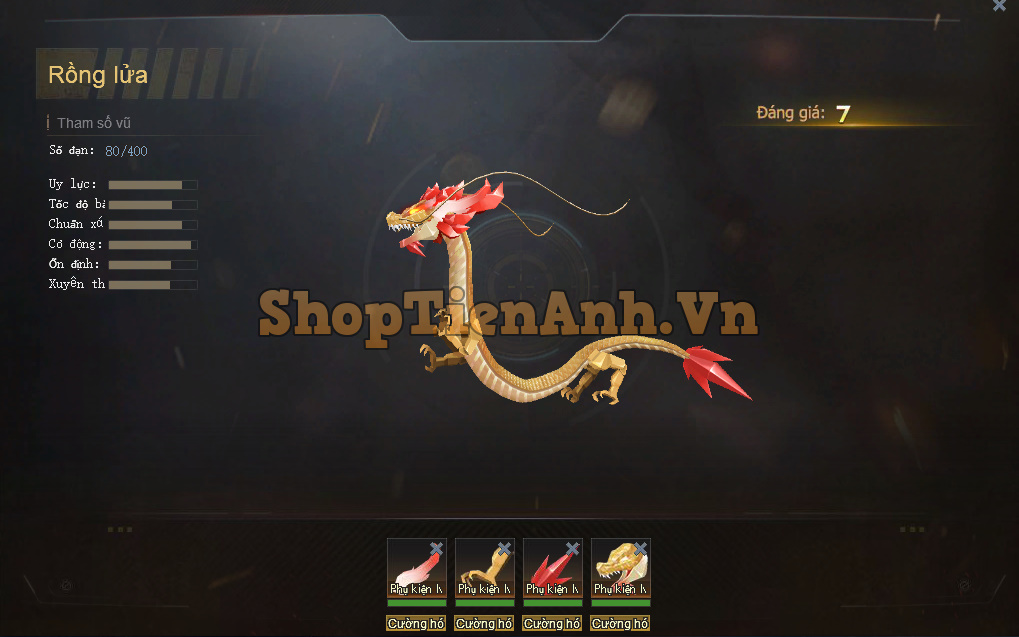Remove the dragon claw attachment using its X
The image size is (1019, 637).
coord(504,548)
